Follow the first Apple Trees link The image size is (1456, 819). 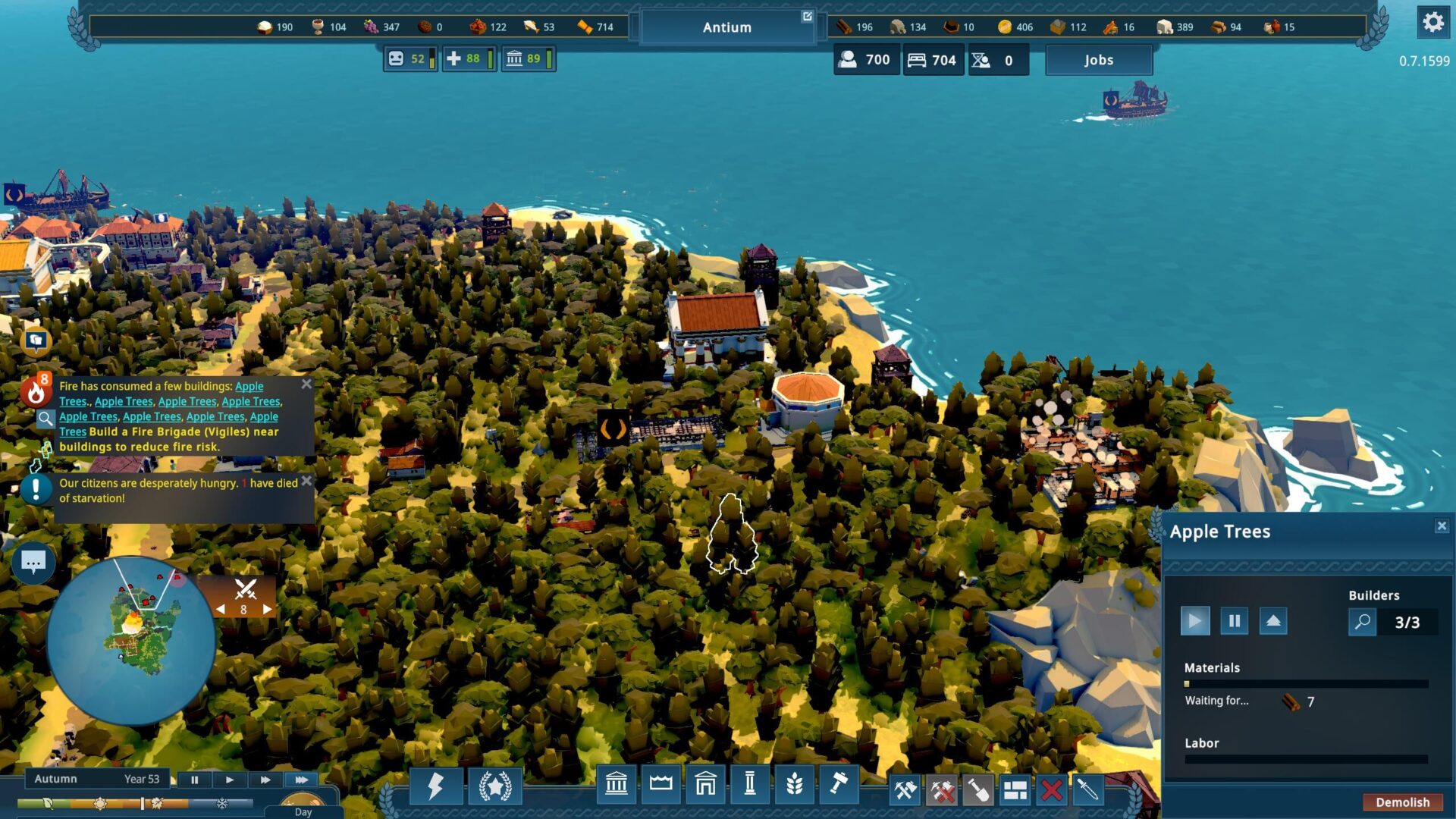pyautogui.click(x=249, y=386)
